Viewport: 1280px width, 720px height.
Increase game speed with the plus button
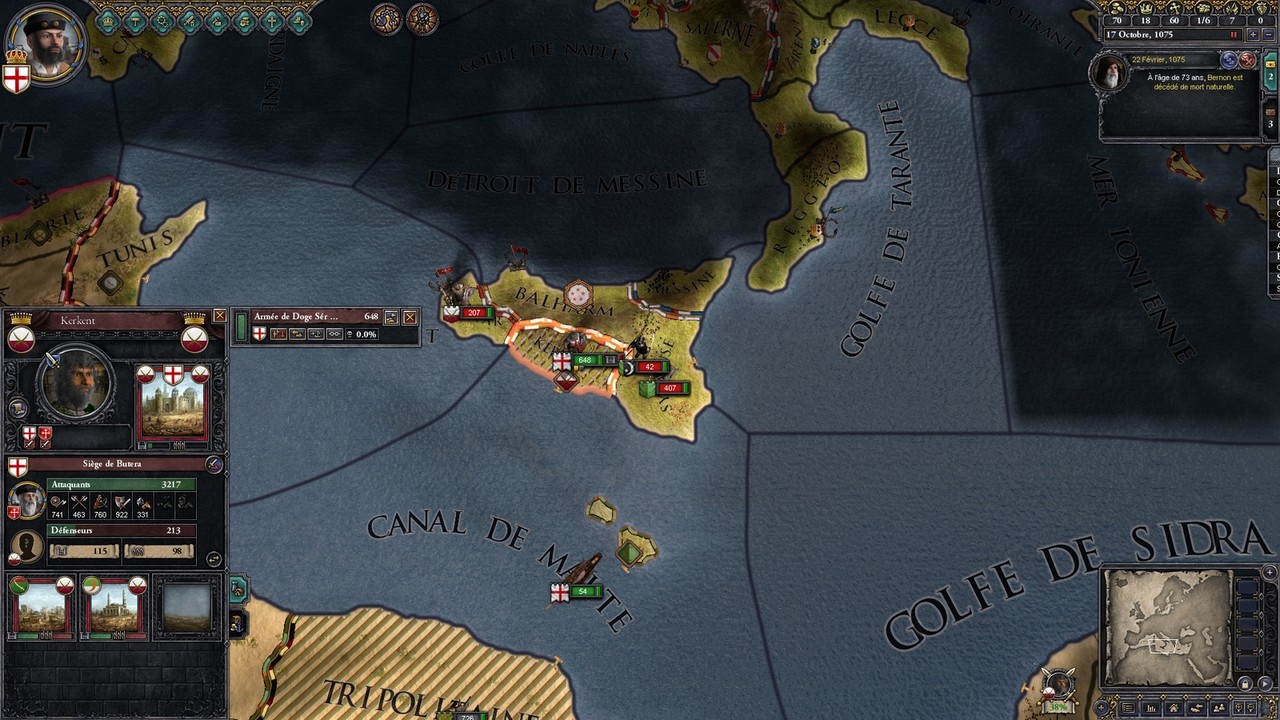click(x=1252, y=35)
